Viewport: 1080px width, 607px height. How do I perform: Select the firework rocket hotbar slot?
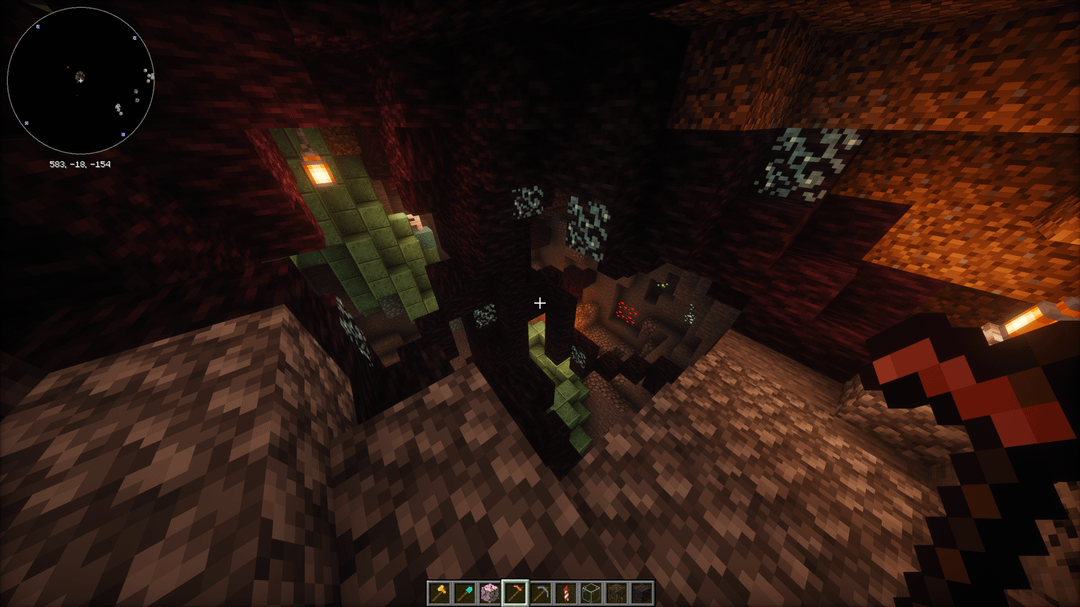(x=565, y=593)
